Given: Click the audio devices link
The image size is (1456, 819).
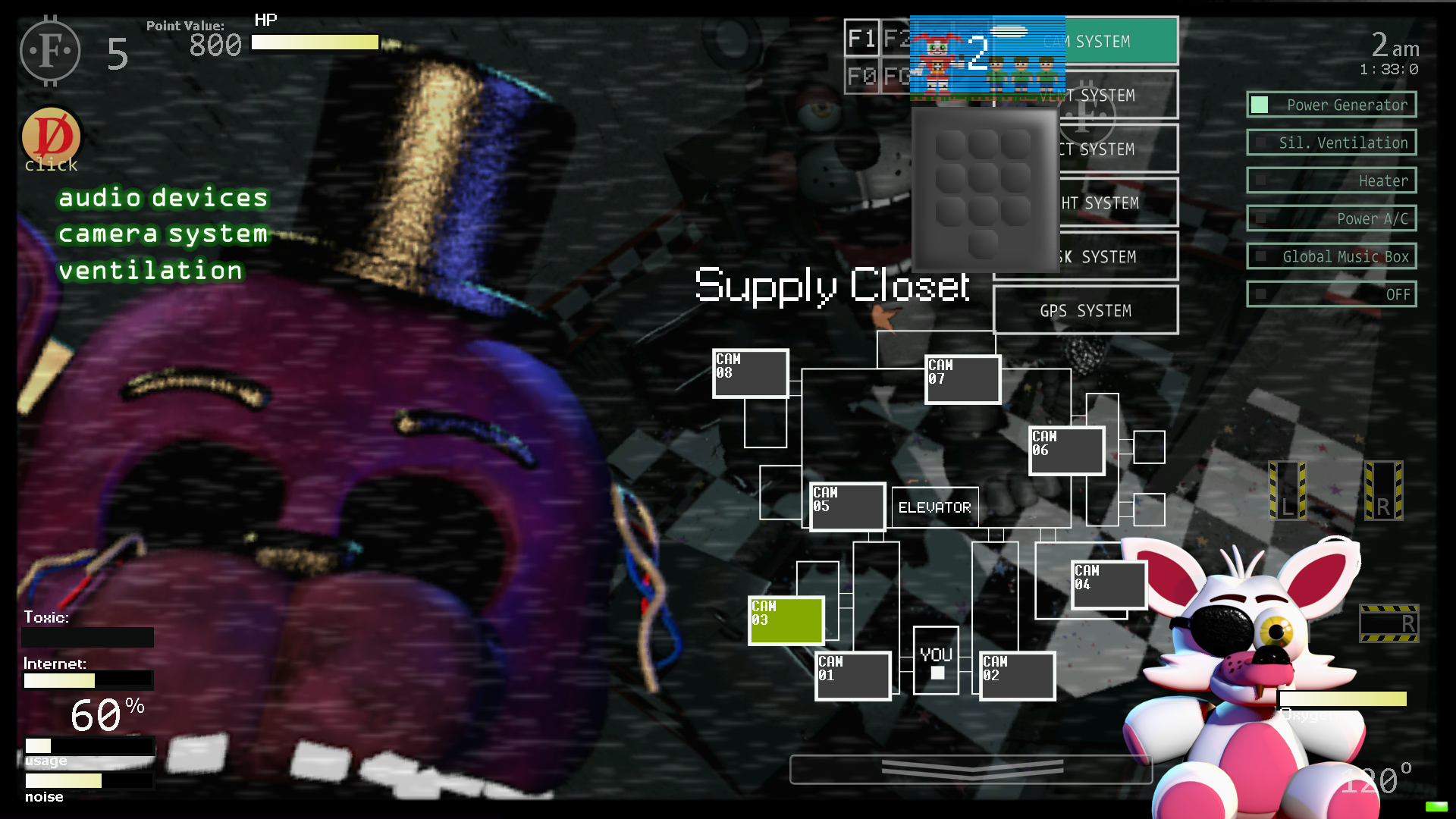Looking at the screenshot, I should point(162,198).
